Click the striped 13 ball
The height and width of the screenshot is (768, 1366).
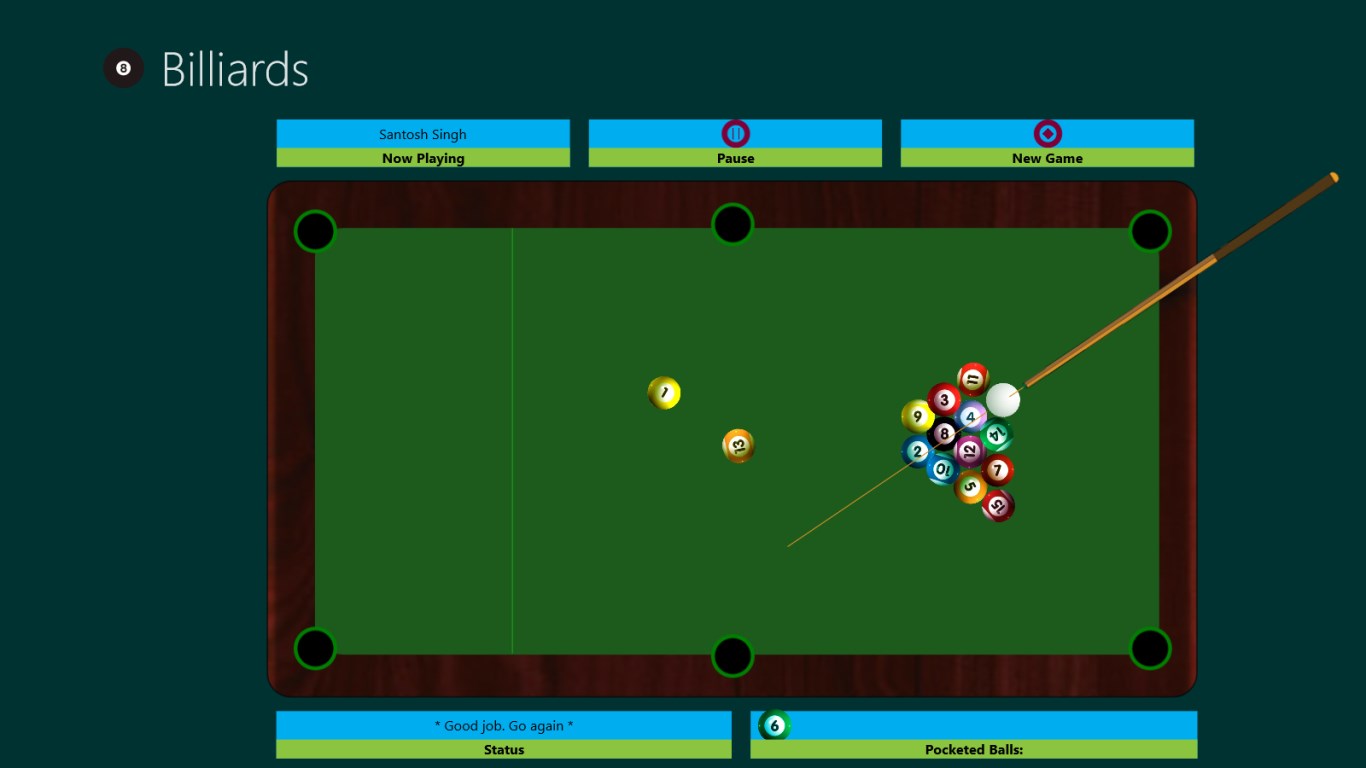[737, 446]
